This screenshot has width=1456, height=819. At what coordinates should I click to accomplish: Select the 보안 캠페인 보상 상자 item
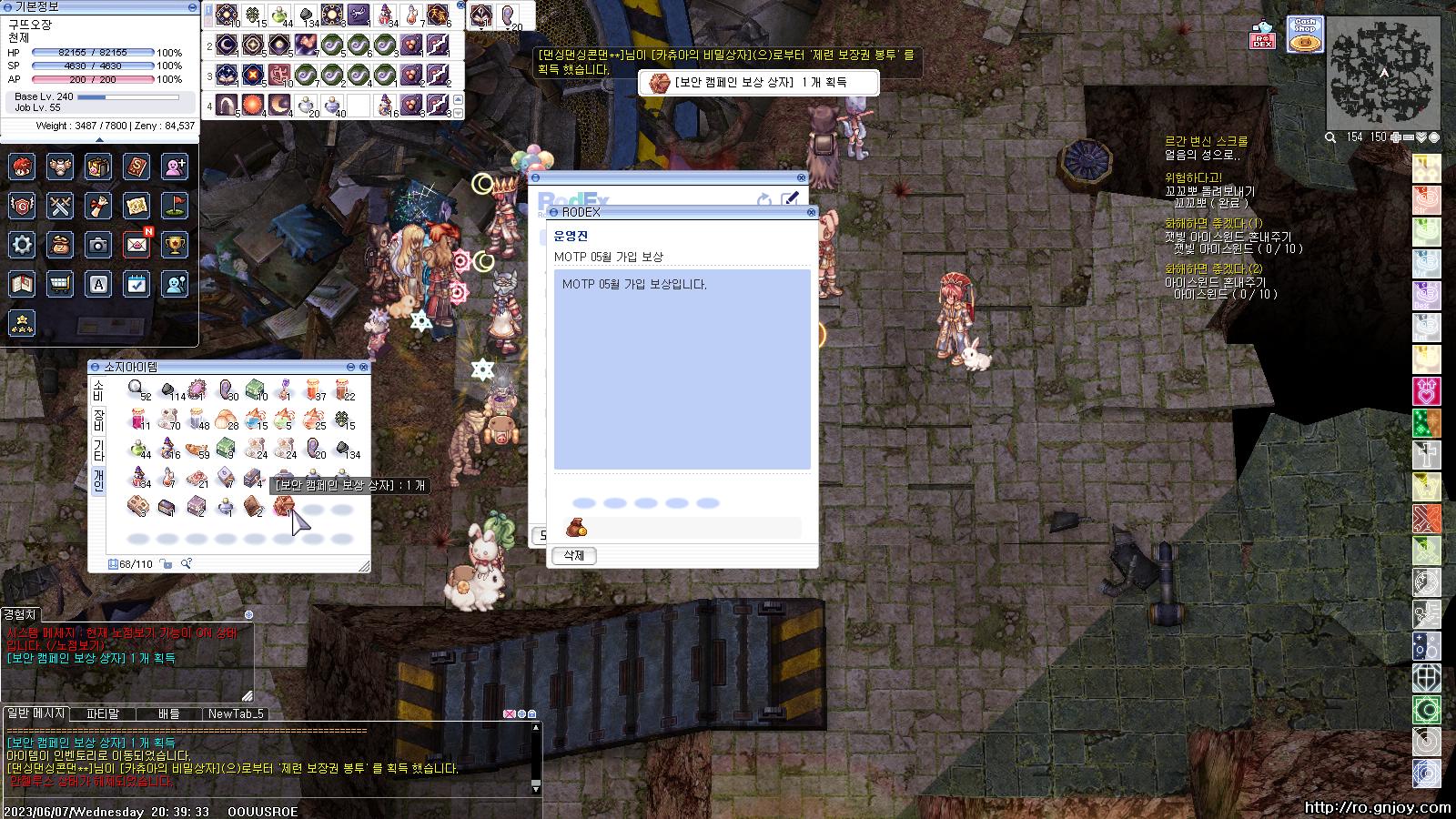coord(283,506)
